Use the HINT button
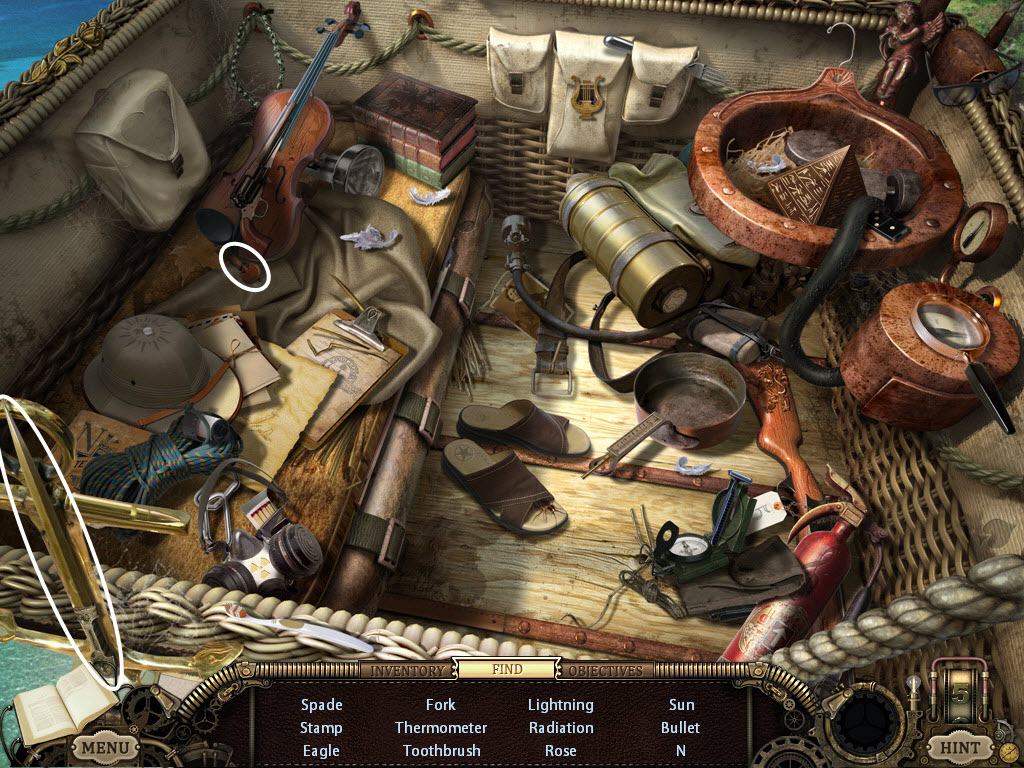This screenshot has height=768, width=1024. tap(959, 746)
